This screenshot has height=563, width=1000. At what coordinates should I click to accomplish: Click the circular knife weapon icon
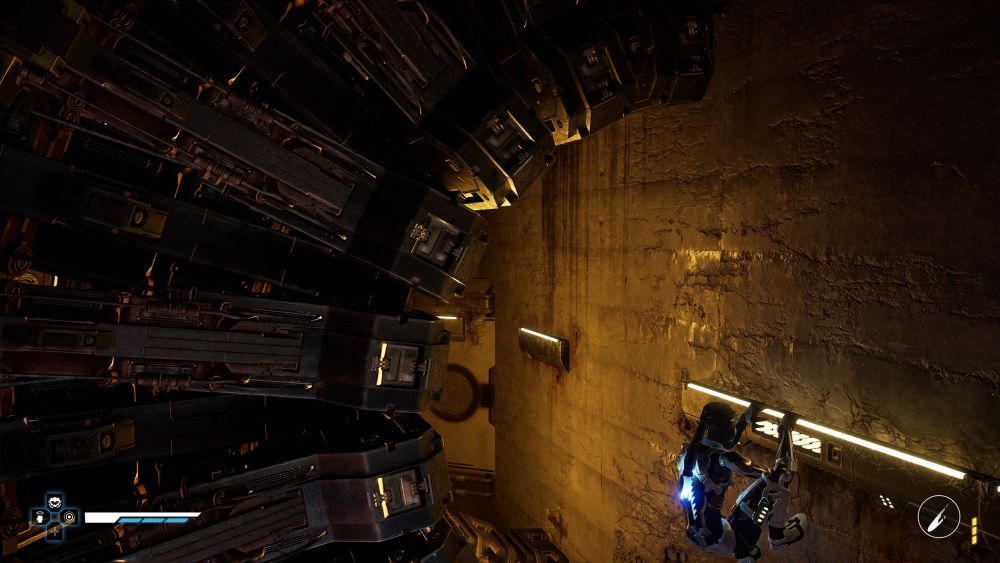(x=938, y=516)
